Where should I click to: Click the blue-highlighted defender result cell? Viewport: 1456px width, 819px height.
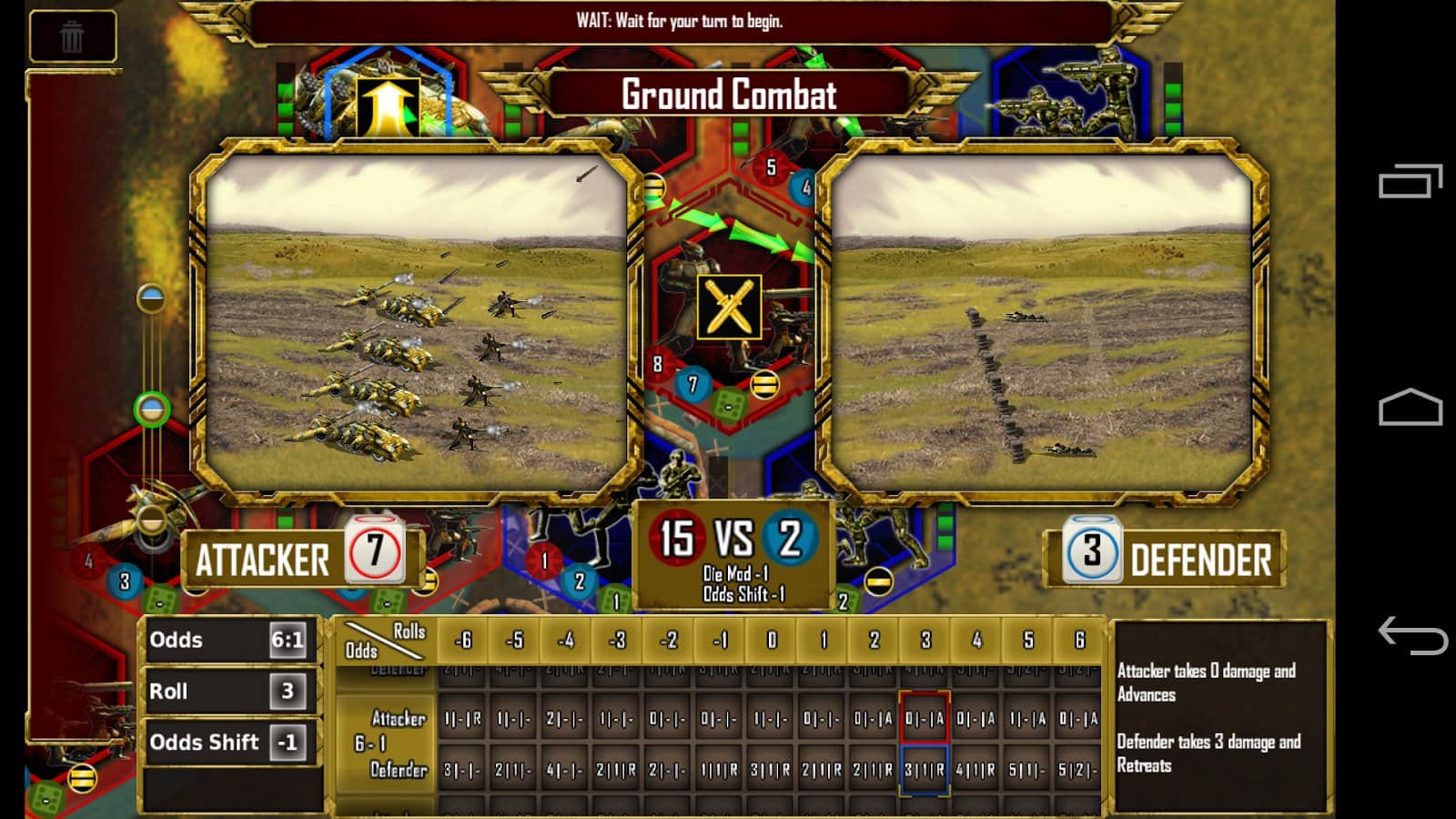[x=925, y=770]
